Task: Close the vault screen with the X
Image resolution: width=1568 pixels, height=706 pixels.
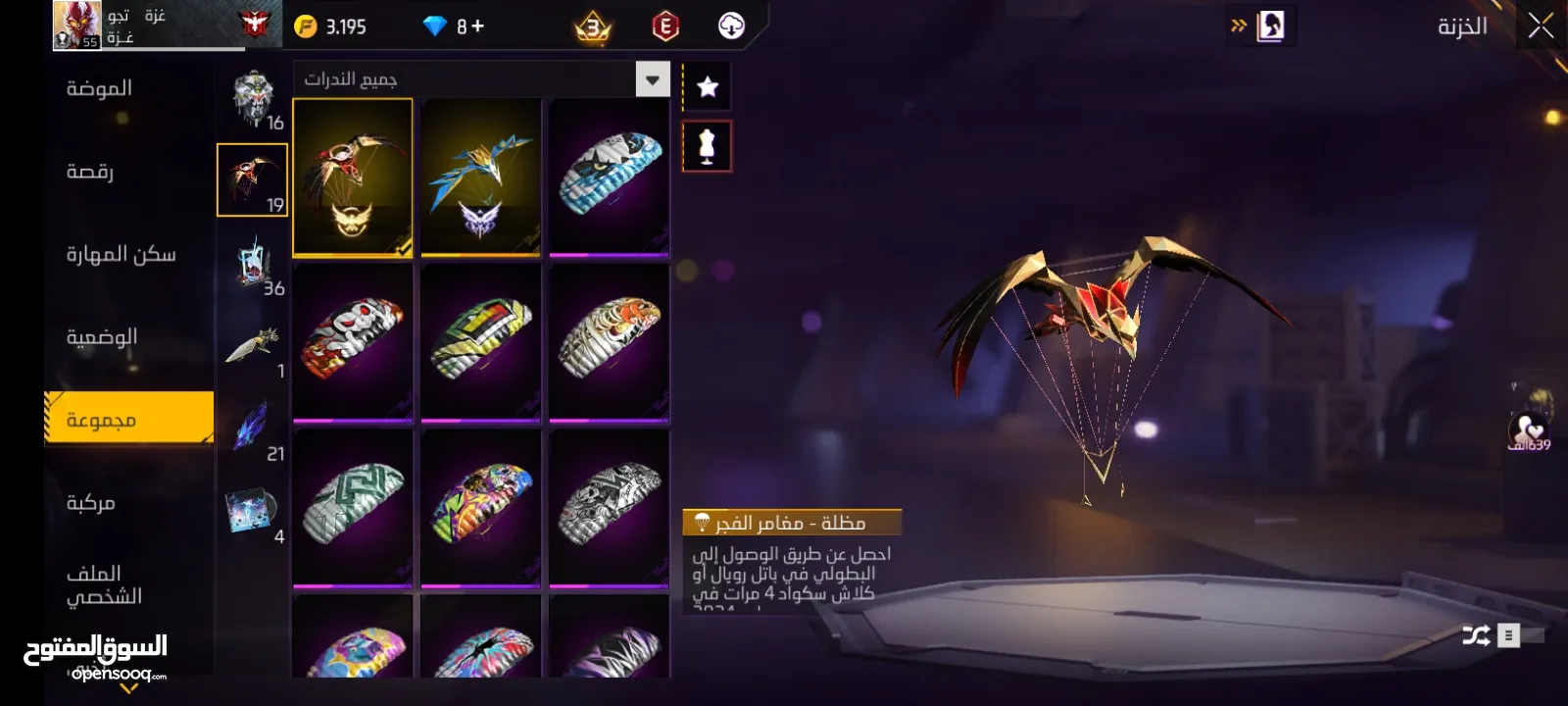Action: pos(1541,26)
